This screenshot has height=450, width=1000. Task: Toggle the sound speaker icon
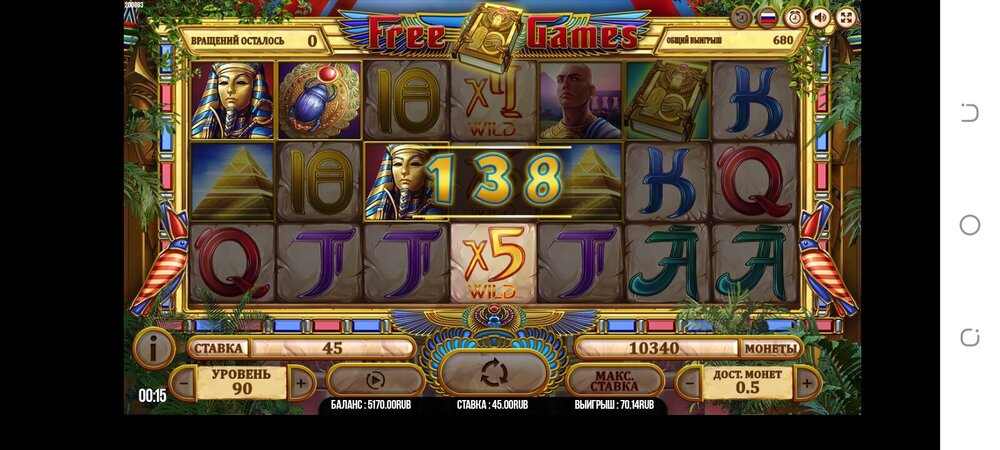820,17
